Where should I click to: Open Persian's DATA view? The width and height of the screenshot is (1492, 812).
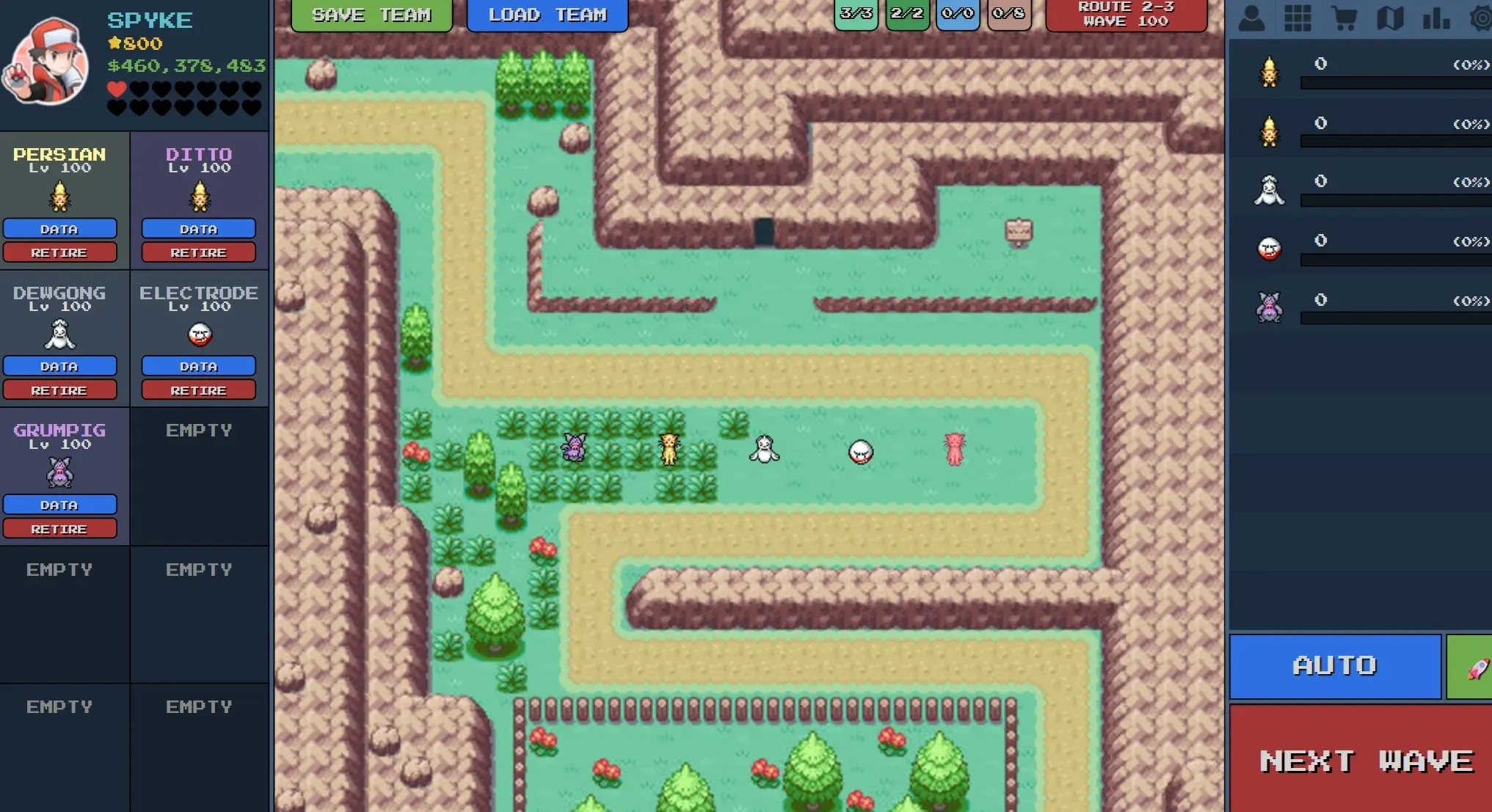(x=61, y=229)
